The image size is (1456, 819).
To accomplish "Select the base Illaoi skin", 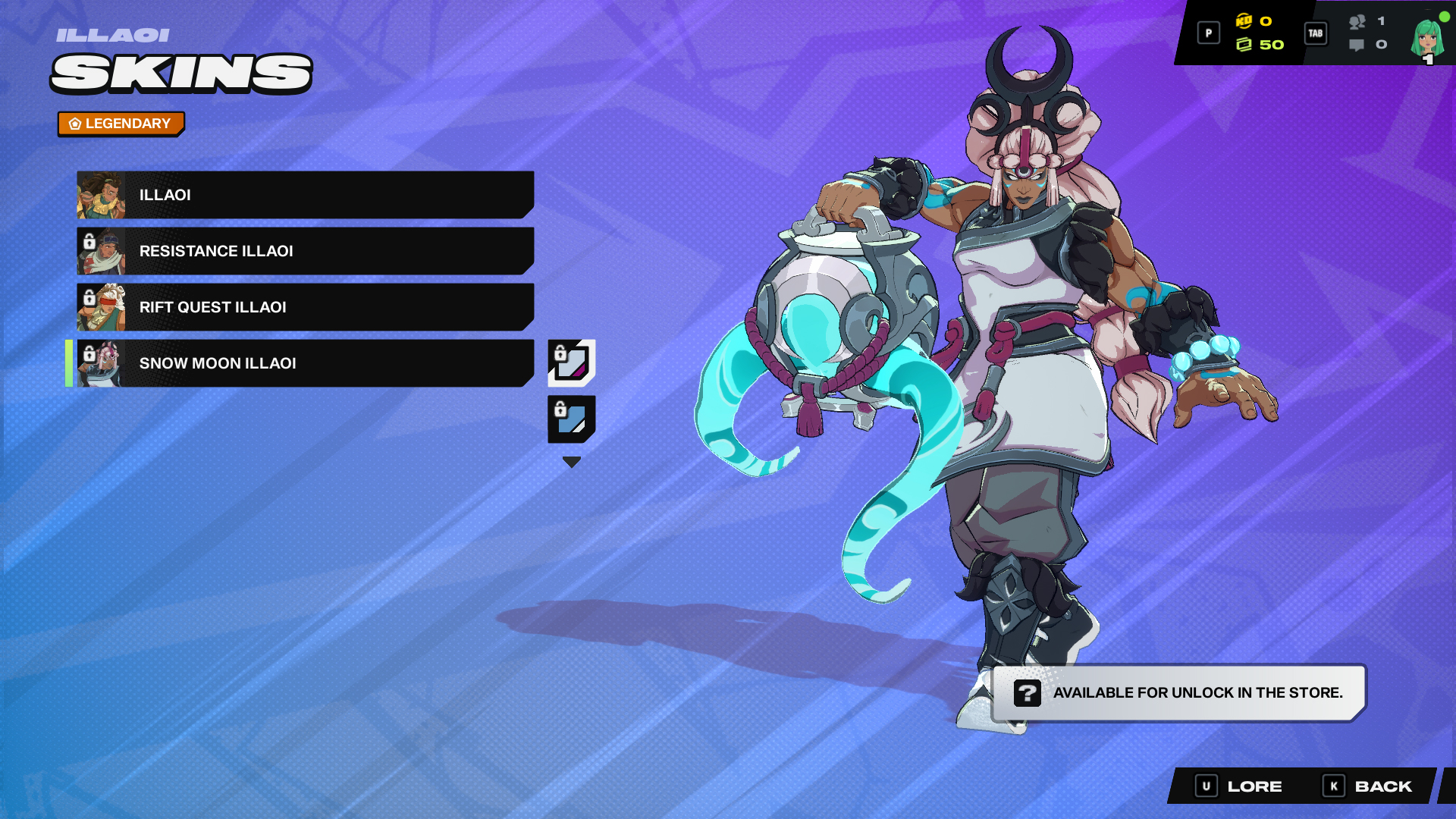I will (303, 195).
